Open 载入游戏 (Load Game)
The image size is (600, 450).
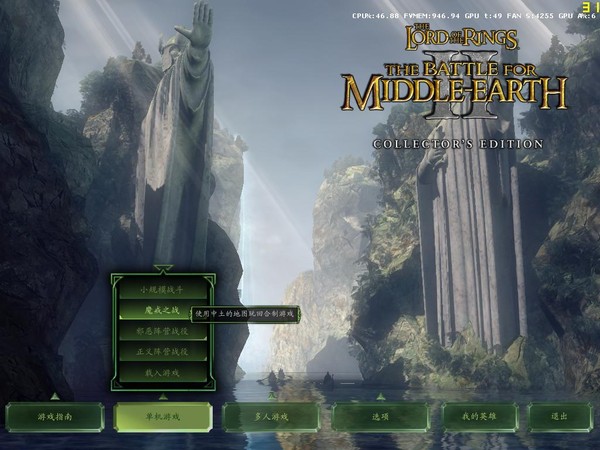click(163, 373)
